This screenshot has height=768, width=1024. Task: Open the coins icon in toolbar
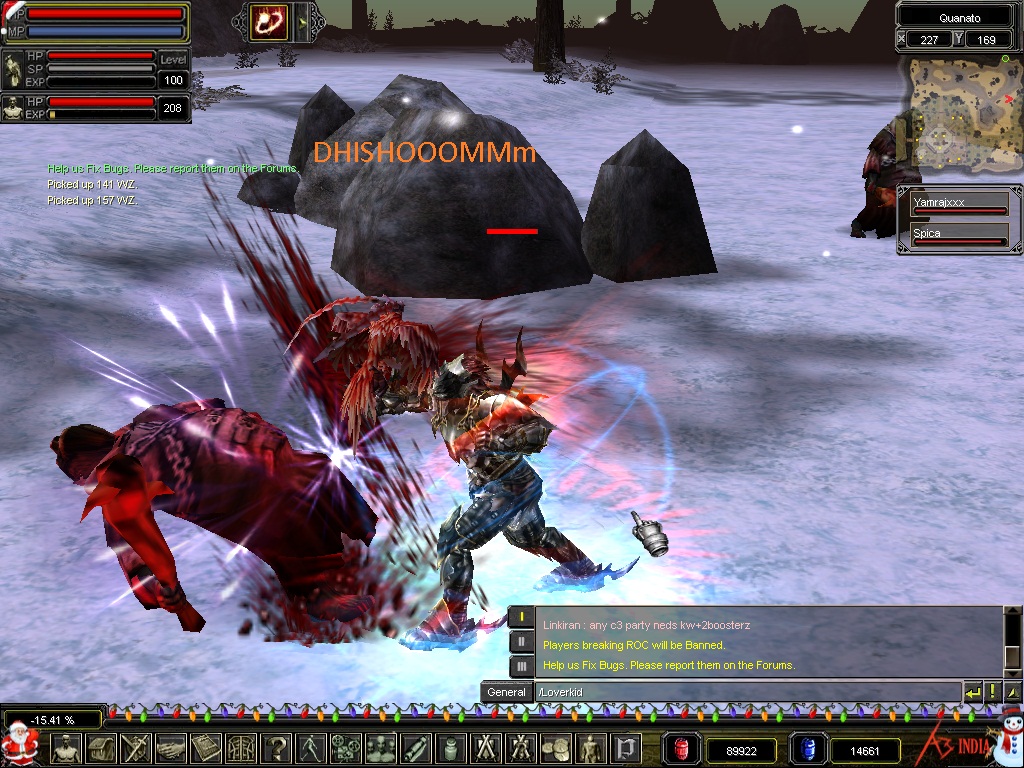point(554,748)
